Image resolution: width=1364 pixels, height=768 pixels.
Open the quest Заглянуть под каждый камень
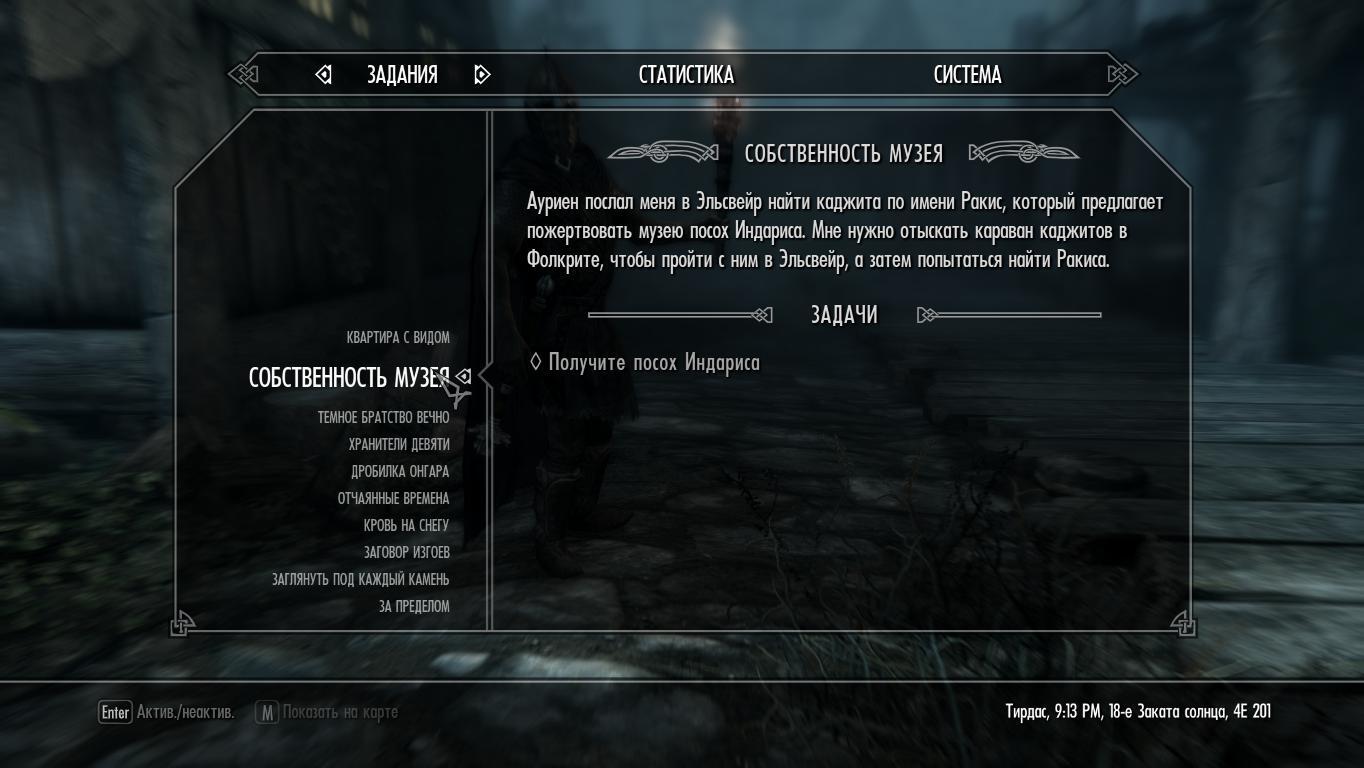360,580
